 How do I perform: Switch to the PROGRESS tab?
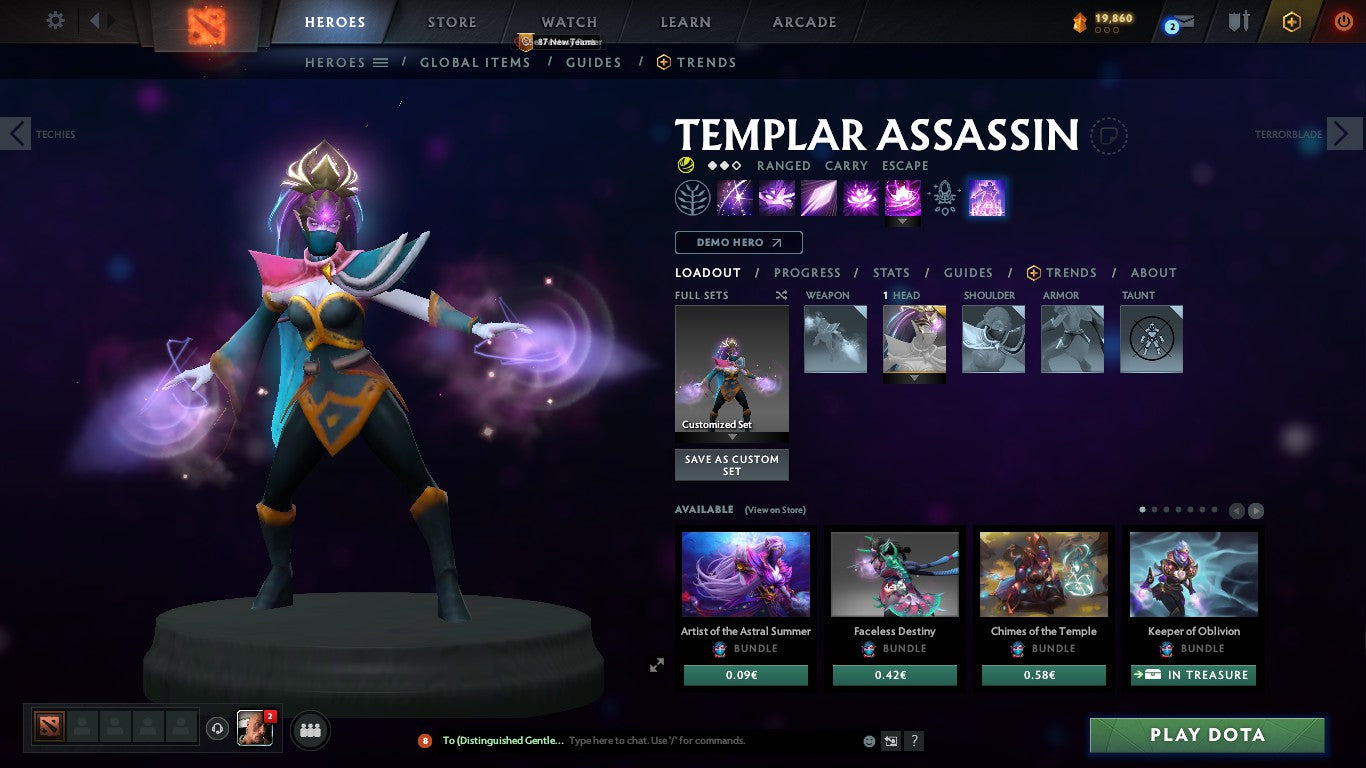coord(807,272)
